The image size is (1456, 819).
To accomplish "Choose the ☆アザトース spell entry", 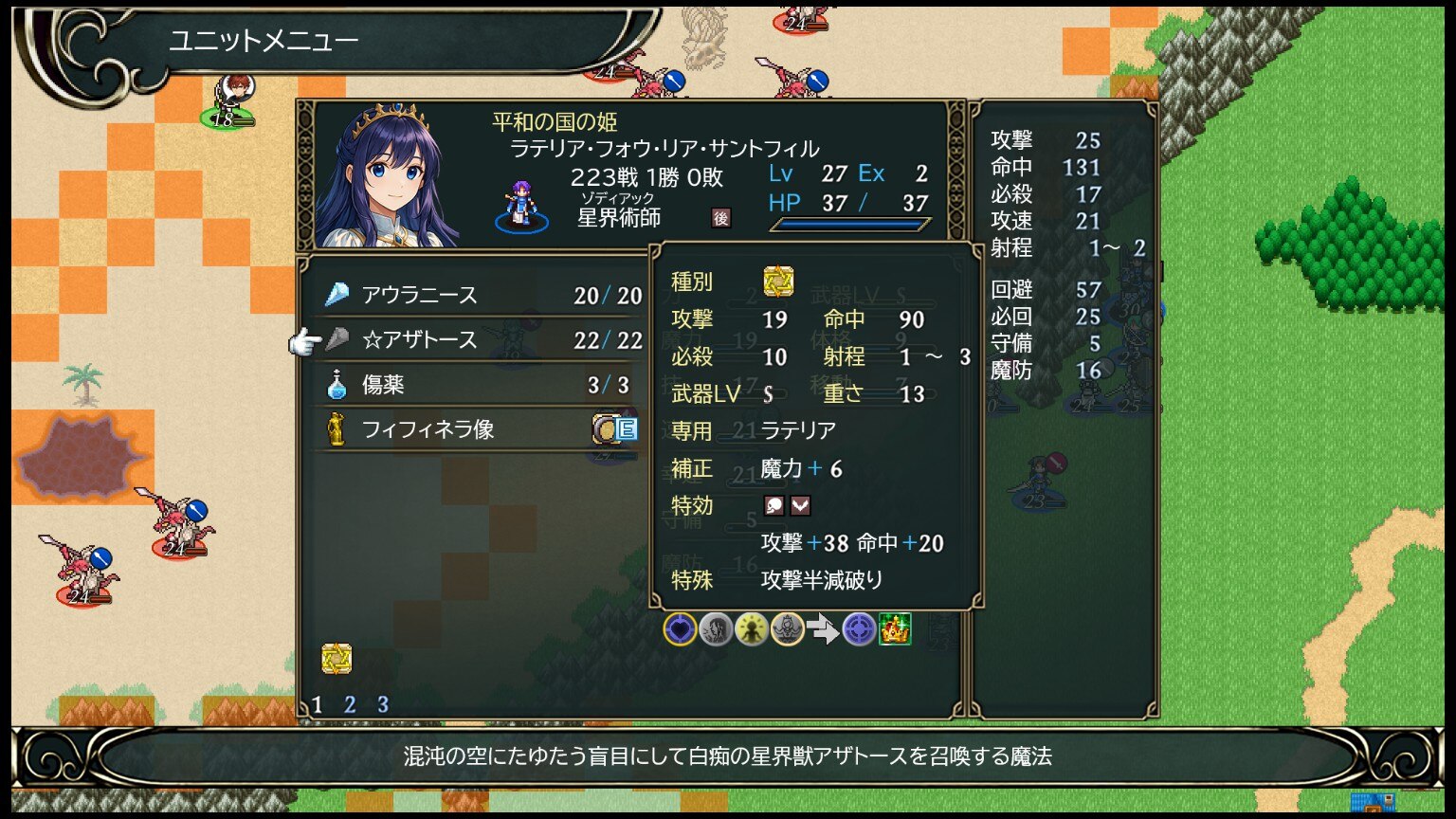I will [474, 340].
